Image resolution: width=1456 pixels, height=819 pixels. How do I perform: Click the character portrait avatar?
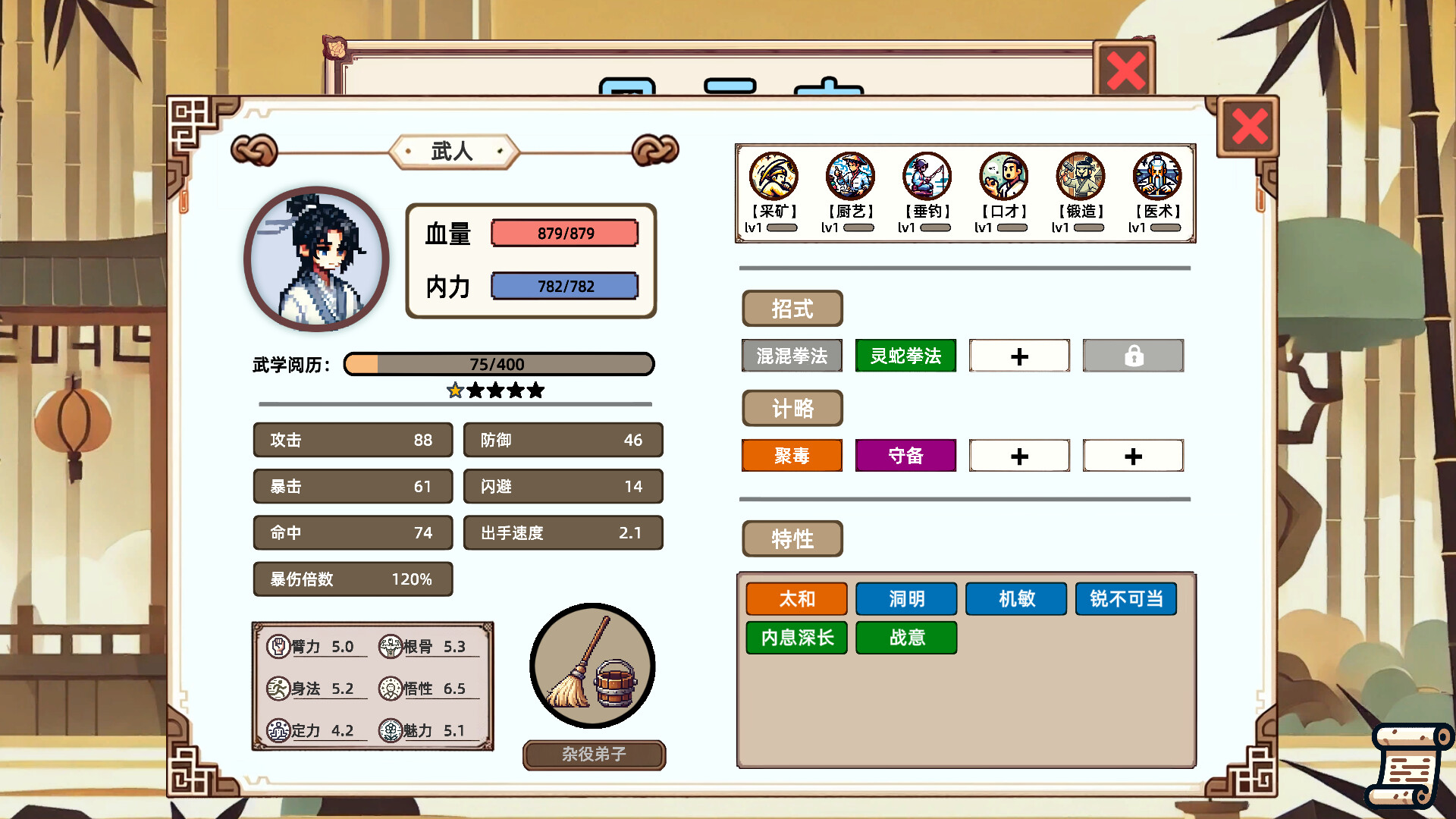(316, 259)
